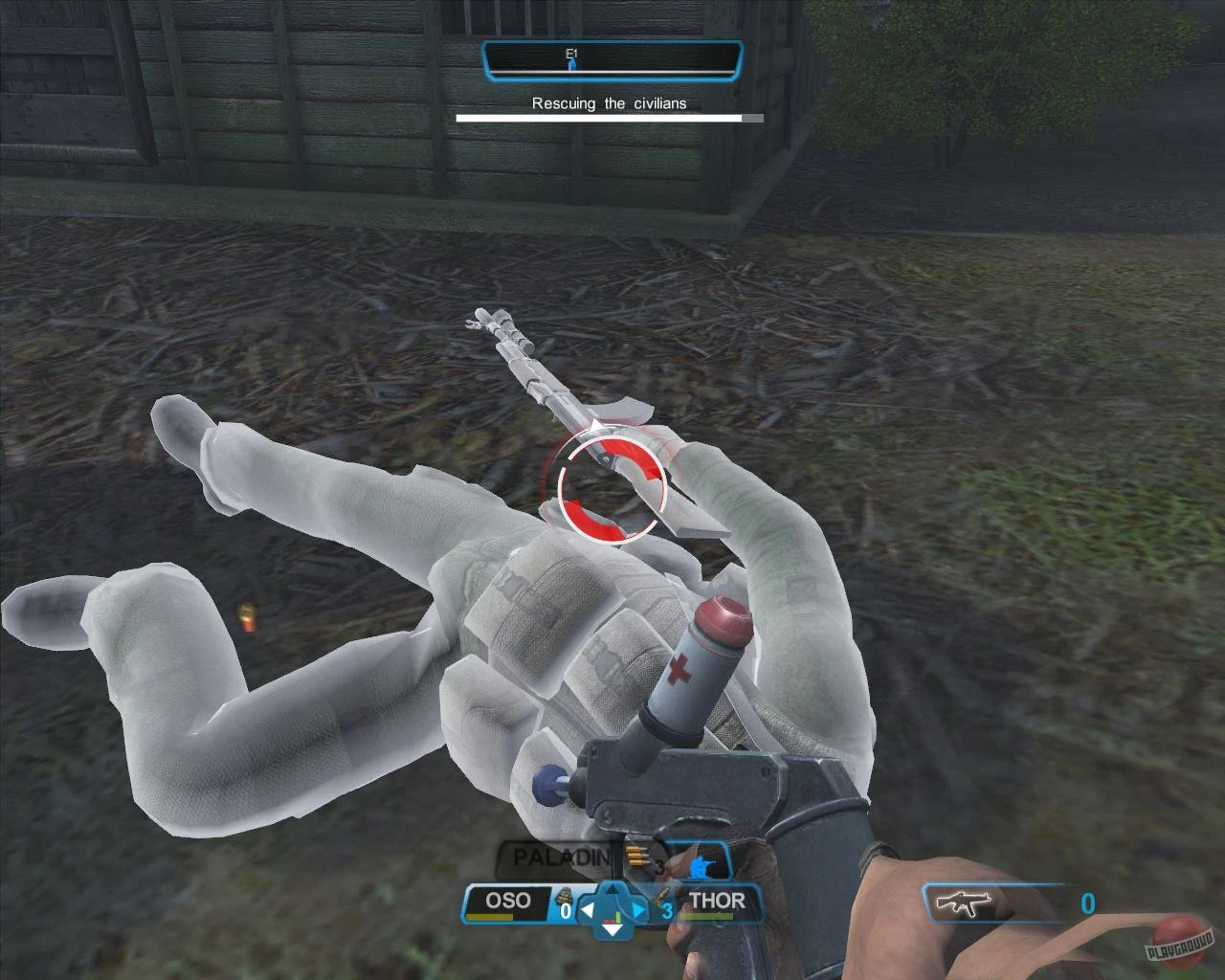Click the ammo count 0 beside the rifle

pyautogui.click(x=1086, y=903)
